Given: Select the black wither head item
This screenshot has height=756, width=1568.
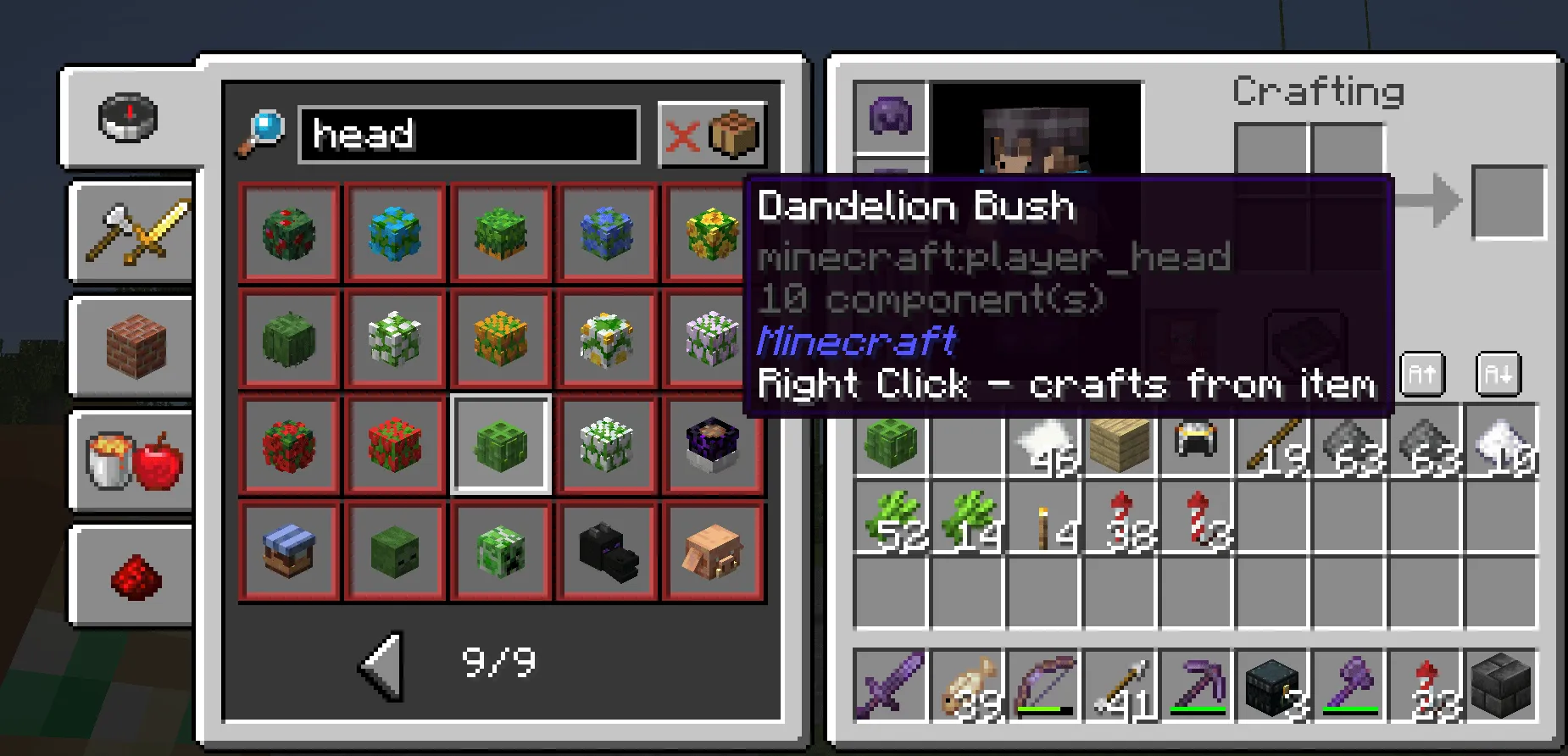Looking at the screenshot, I should [x=607, y=550].
